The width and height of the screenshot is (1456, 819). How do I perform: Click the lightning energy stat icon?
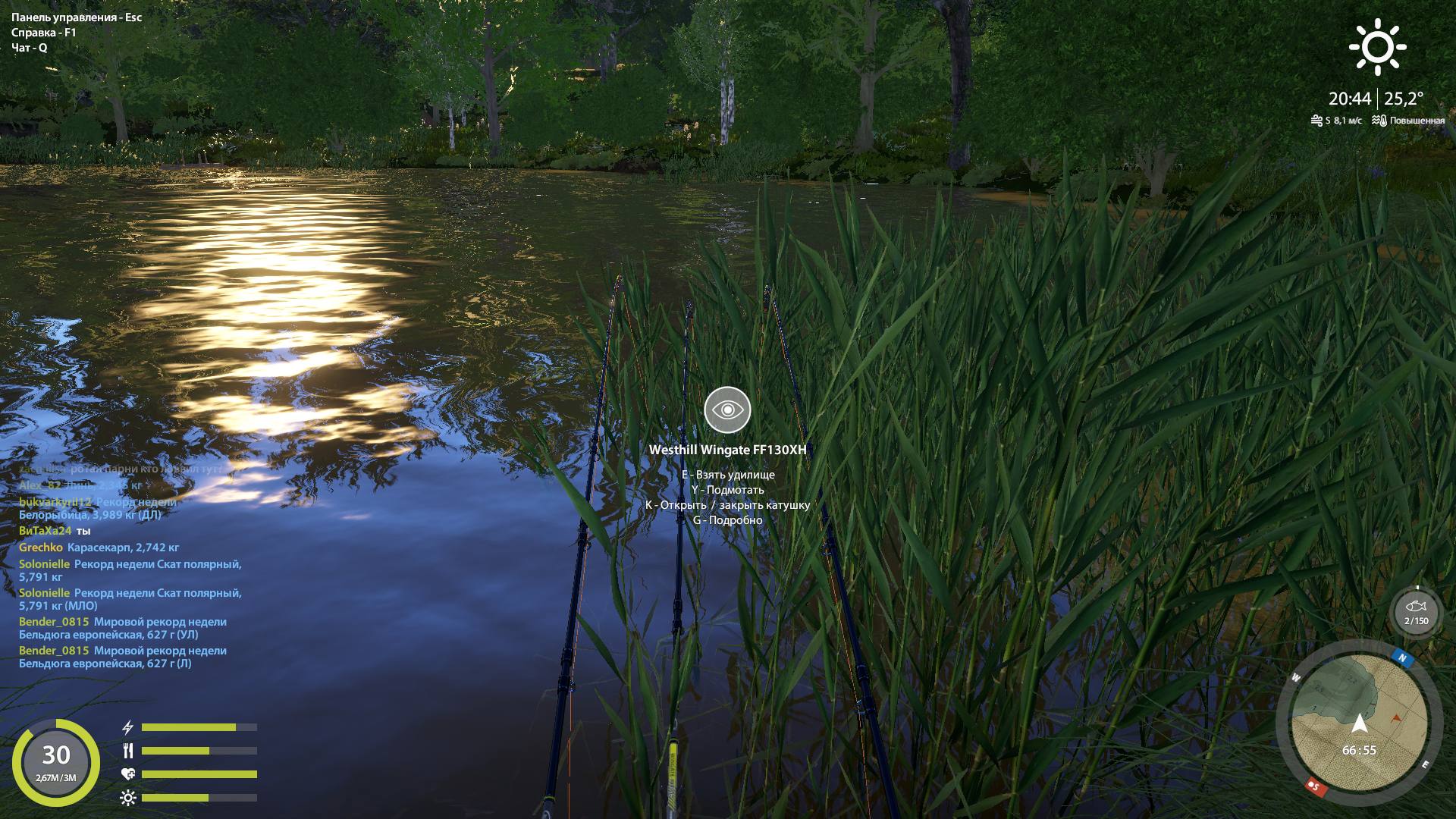click(127, 726)
